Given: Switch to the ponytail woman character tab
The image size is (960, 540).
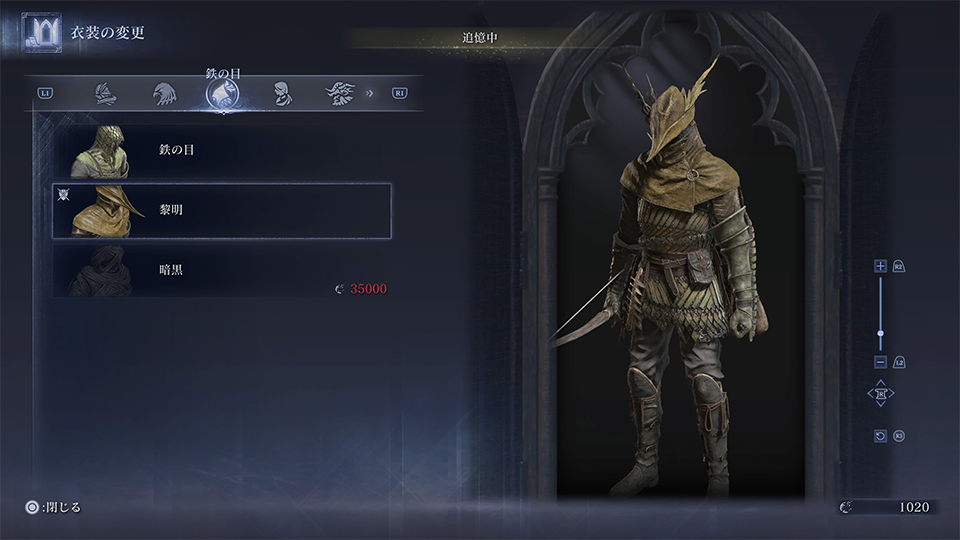Looking at the screenshot, I should (282, 94).
